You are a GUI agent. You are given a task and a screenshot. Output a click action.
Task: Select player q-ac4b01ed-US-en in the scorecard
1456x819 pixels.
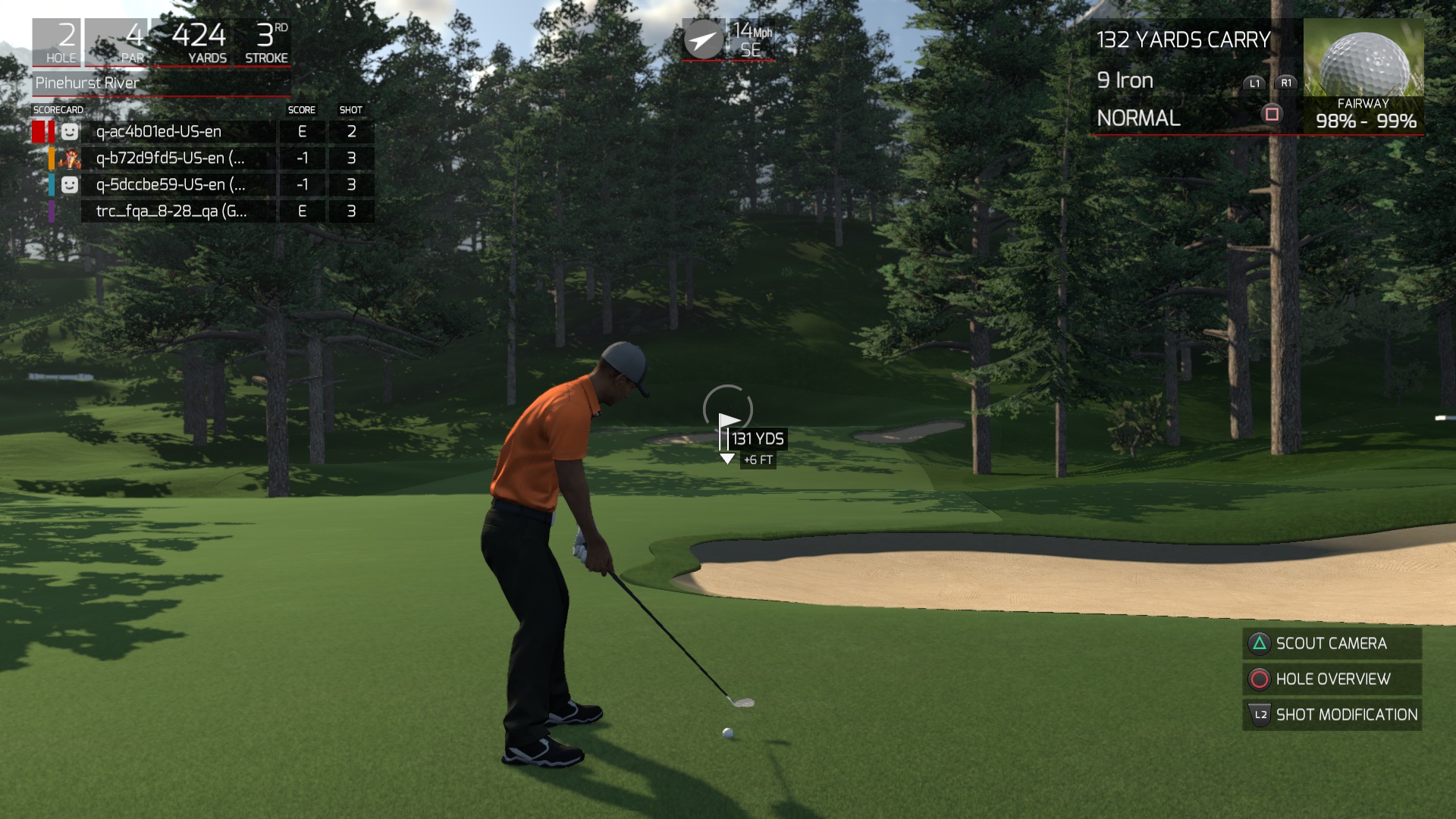point(158,132)
